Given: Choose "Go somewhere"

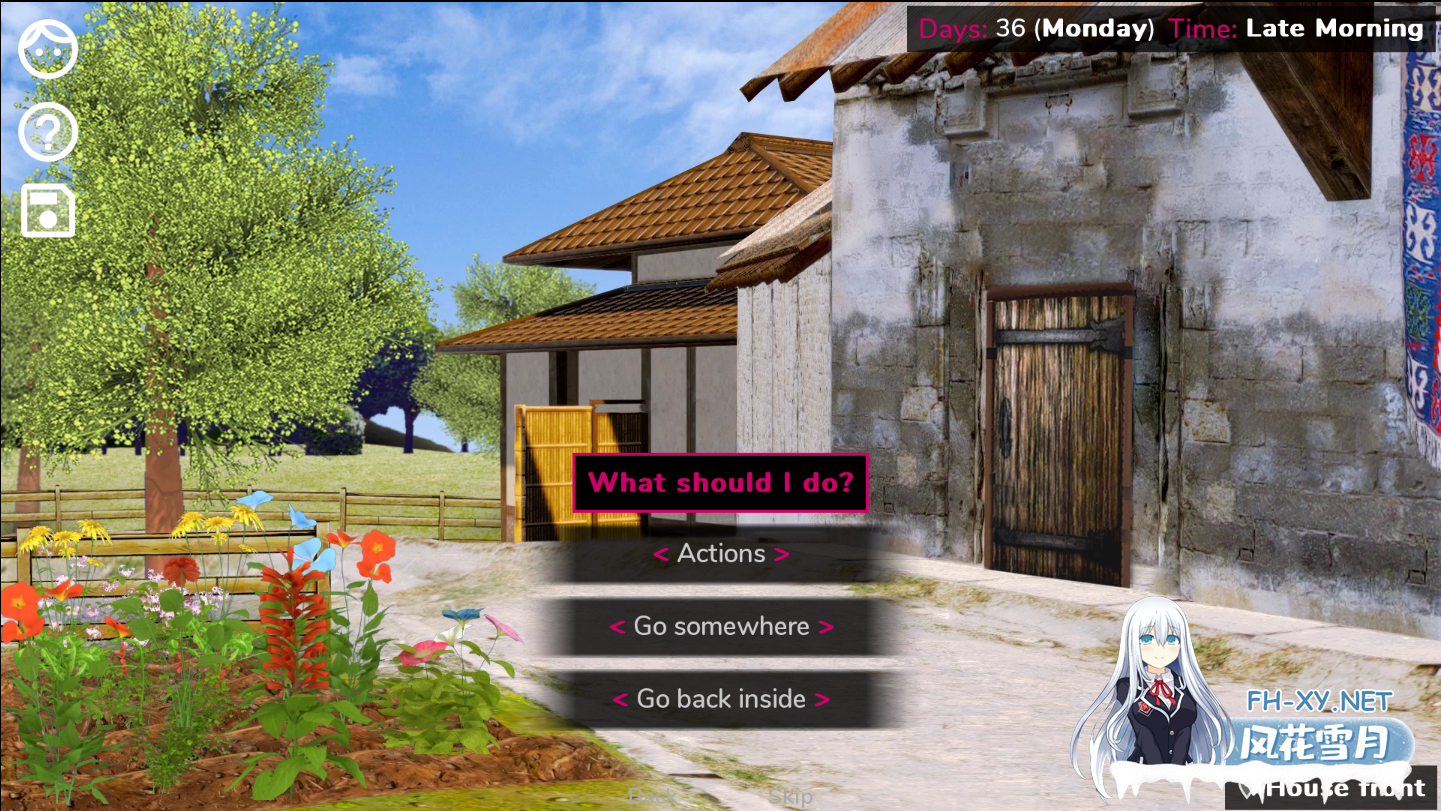Looking at the screenshot, I should click(720, 627).
